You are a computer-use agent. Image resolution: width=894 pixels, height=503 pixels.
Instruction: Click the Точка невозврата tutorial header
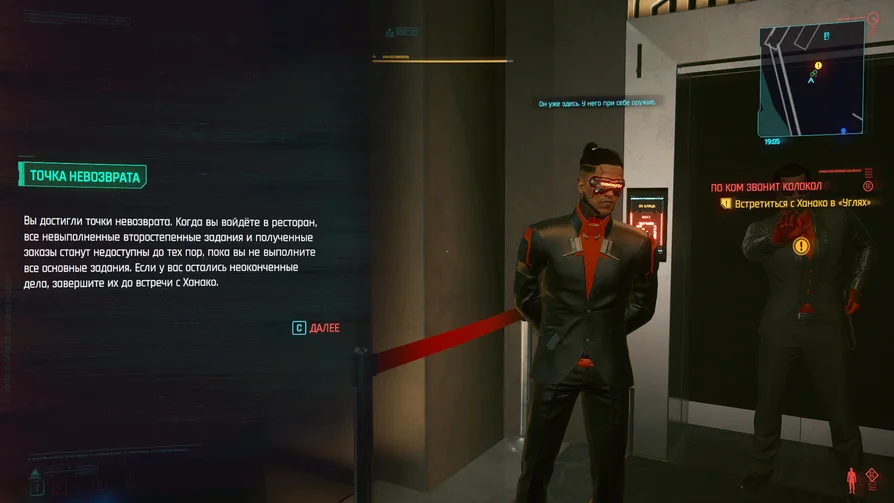83,177
